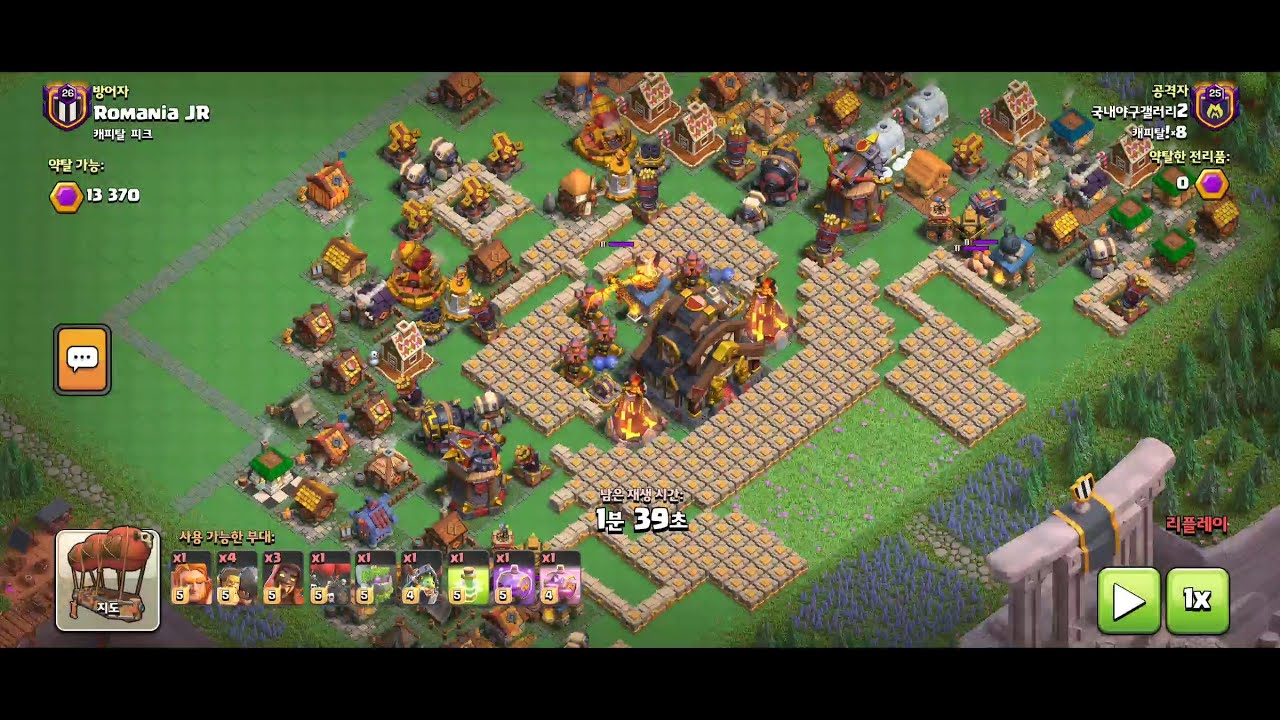Change replay speed with the 1x button
The image size is (1280, 720).
click(x=1197, y=600)
